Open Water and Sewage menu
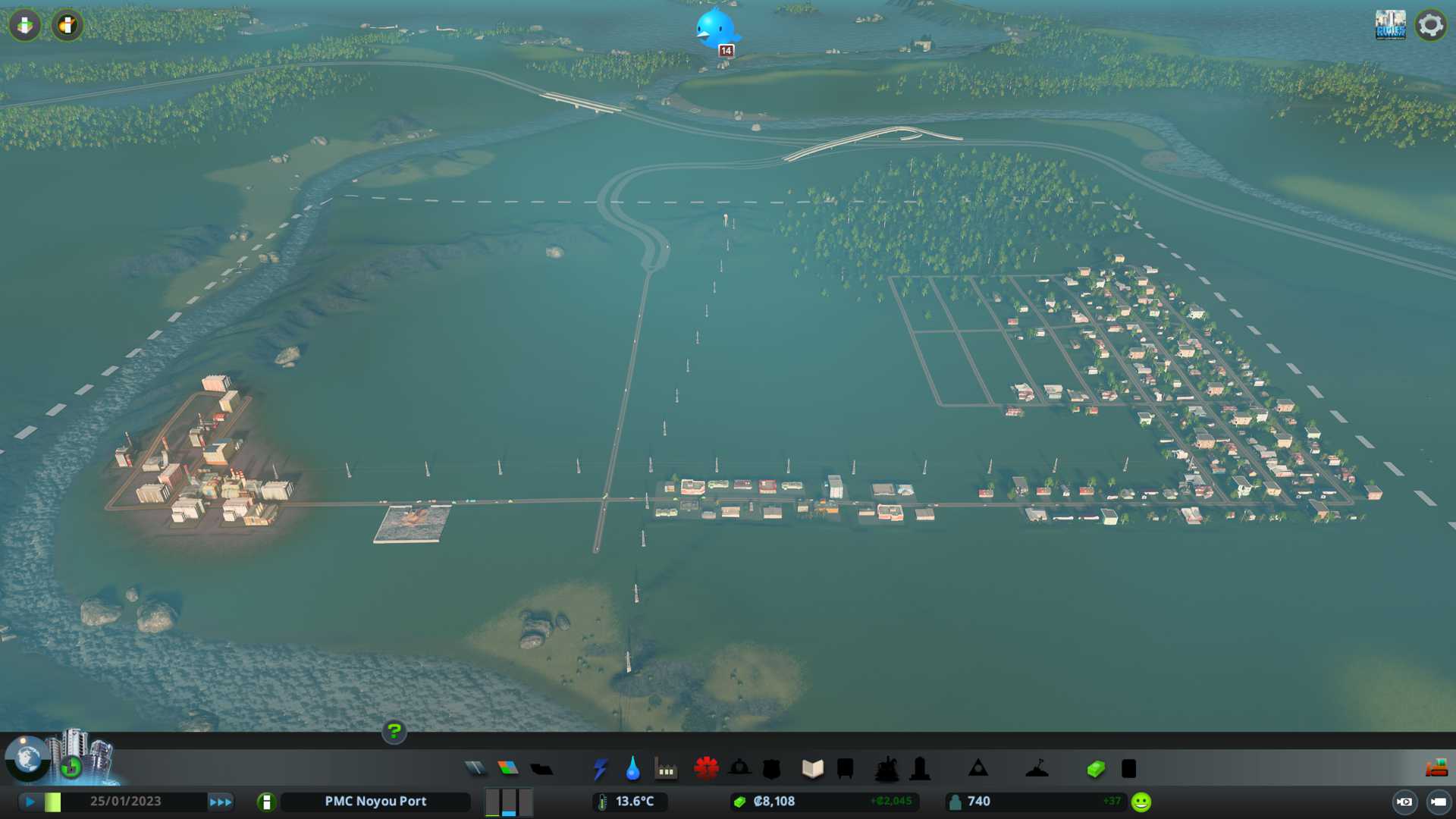The image size is (1456, 819). [632, 769]
